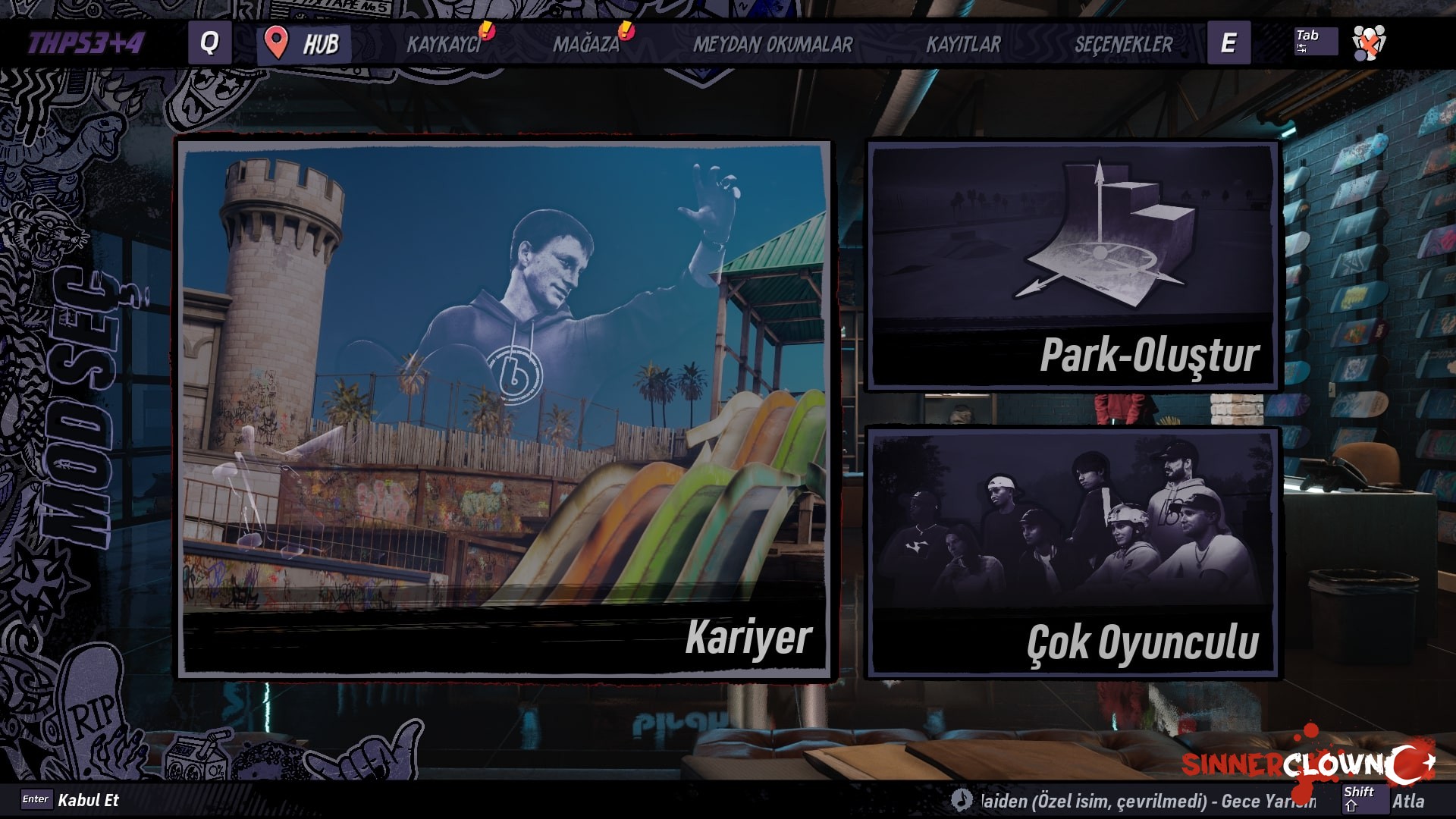Viewport: 1456px width, 819px height.
Task: Switch to the Seçenekler tab
Action: [1123, 44]
